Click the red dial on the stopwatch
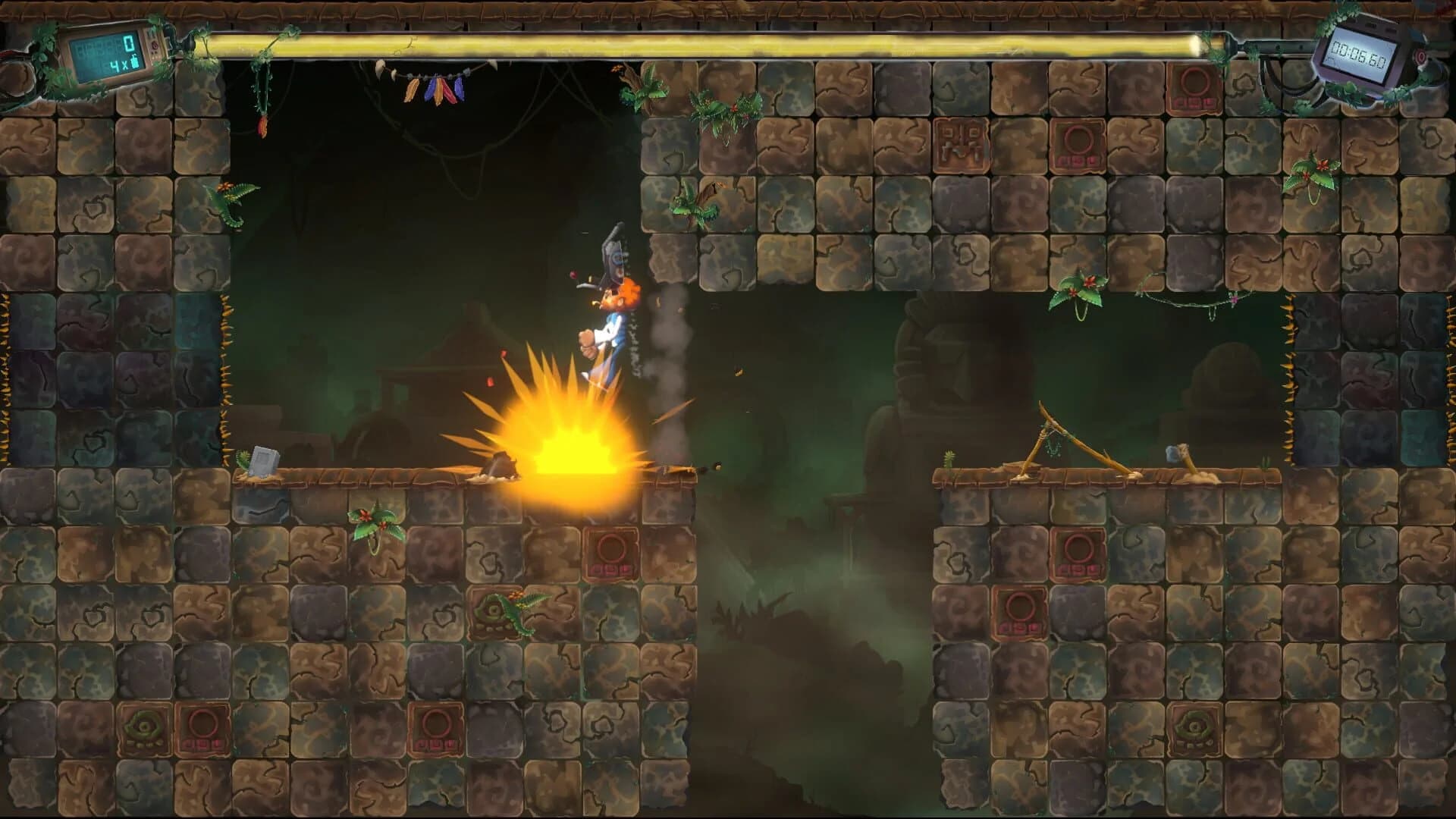 pyautogui.click(x=1420, y=55)
